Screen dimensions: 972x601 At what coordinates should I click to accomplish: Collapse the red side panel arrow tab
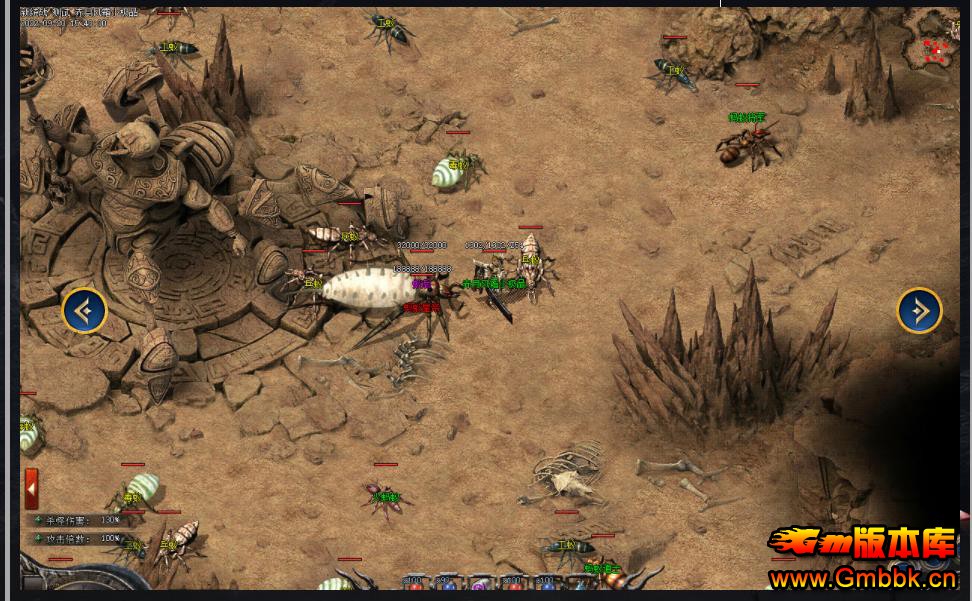(x=32, y=488)
